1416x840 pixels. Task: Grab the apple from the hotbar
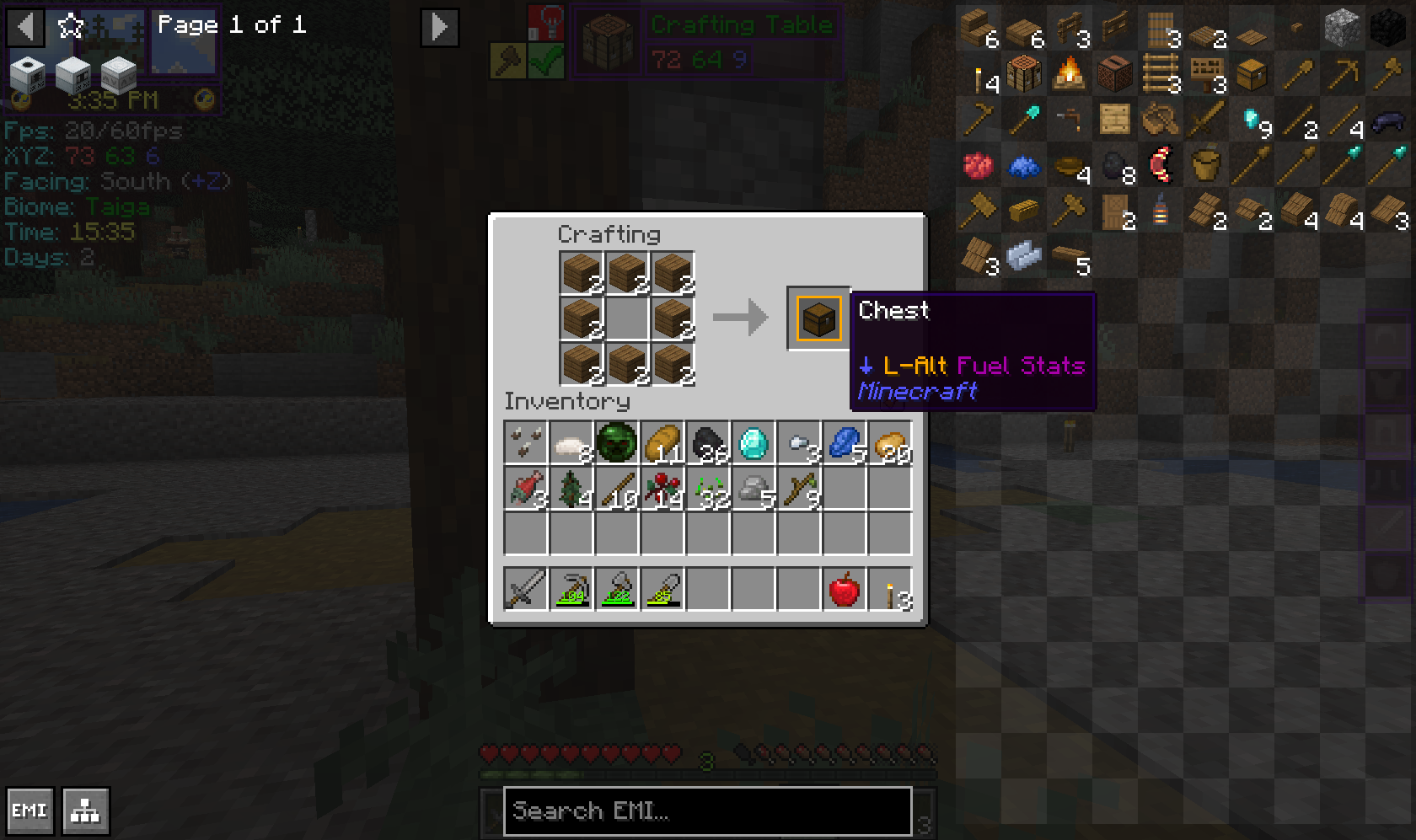point(843,589)
